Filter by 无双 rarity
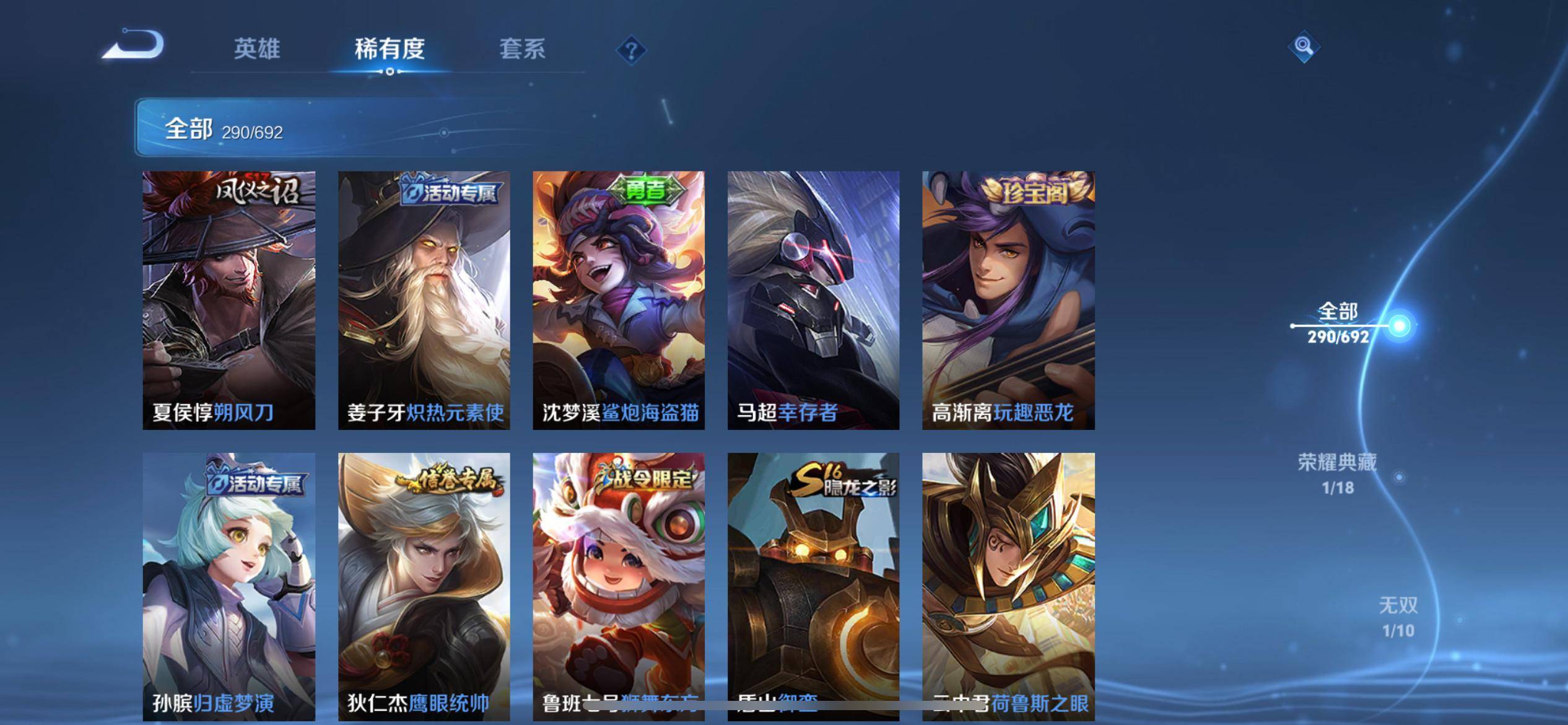Viewport: 1568px width, 725px height. coord(1398,617)
